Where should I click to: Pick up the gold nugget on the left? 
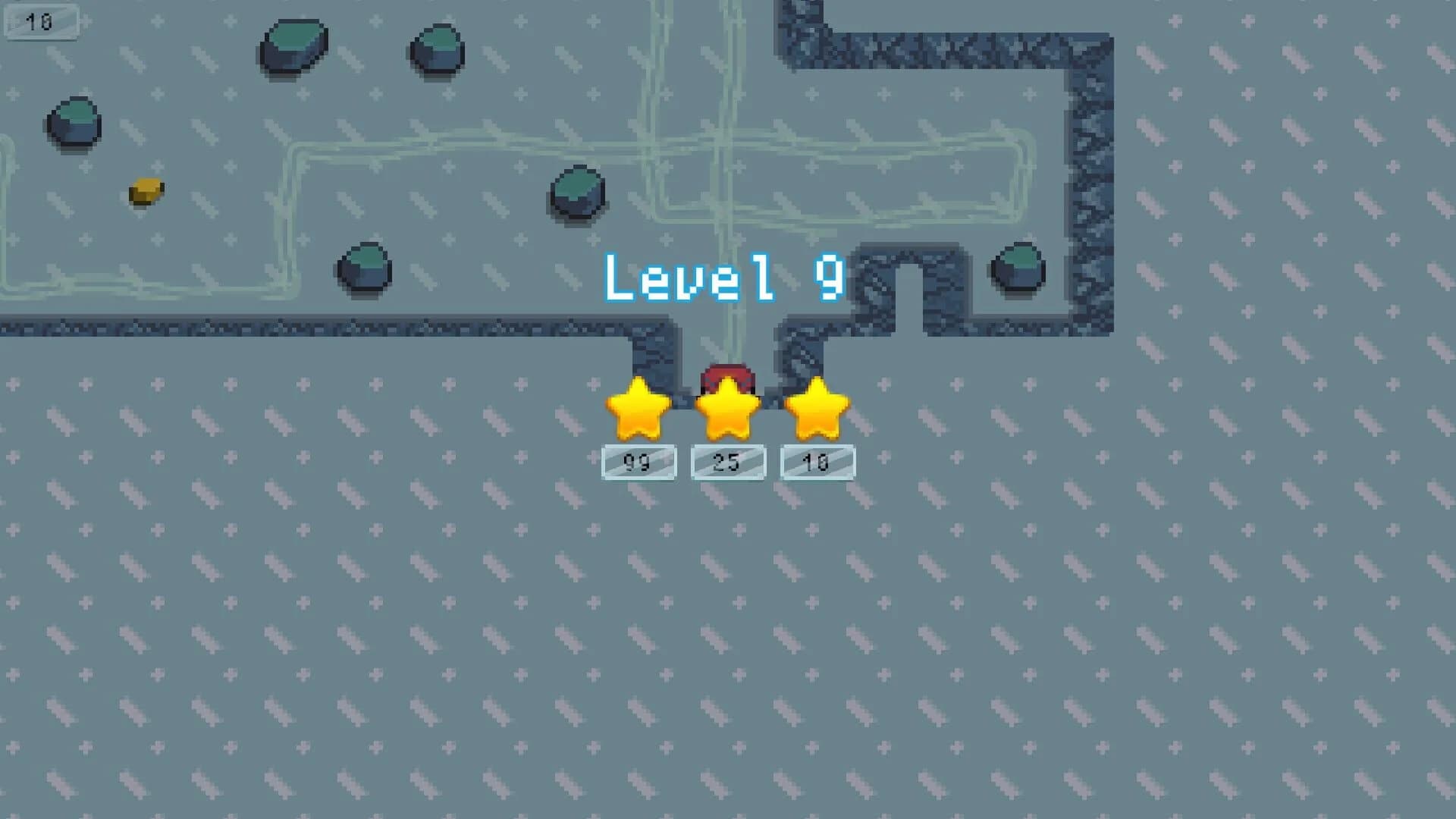(144, 191)
